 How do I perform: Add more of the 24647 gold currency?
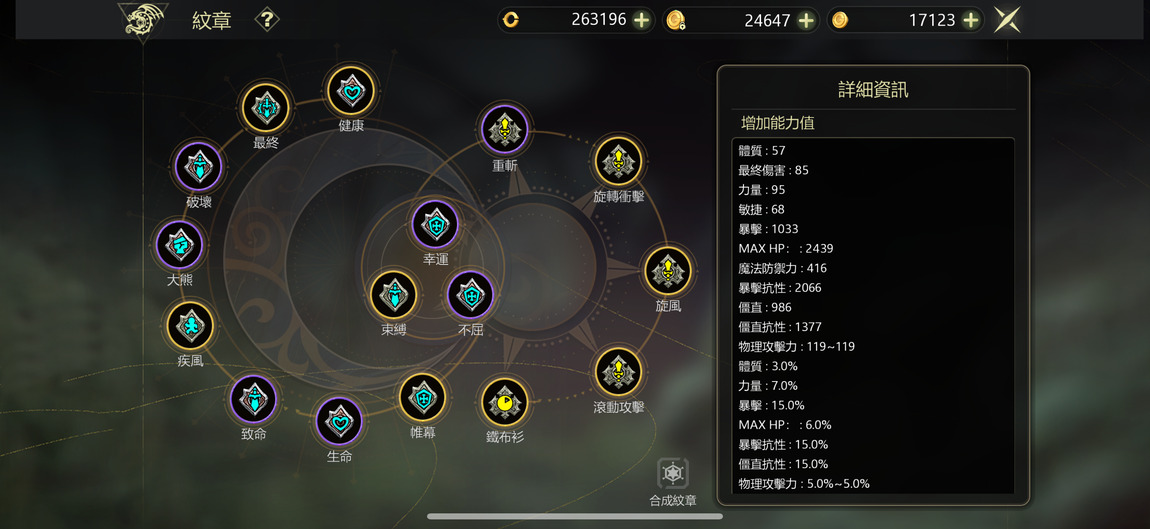point(806,20)
